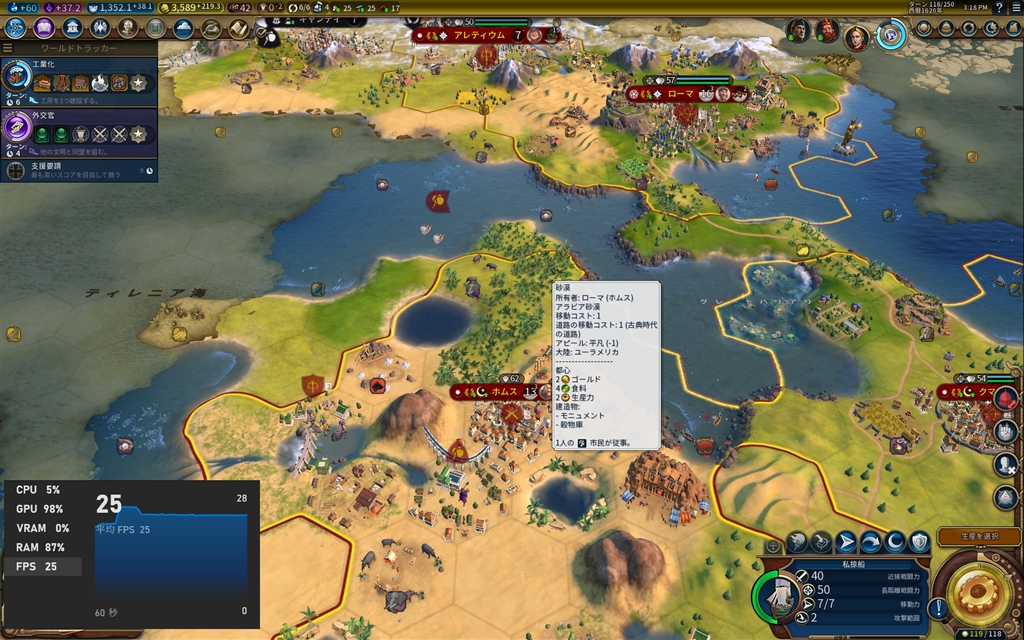Choose the move-to arrow unit action
The image size is (1024, 640).
pyautogui.click(x=846, y=542)
